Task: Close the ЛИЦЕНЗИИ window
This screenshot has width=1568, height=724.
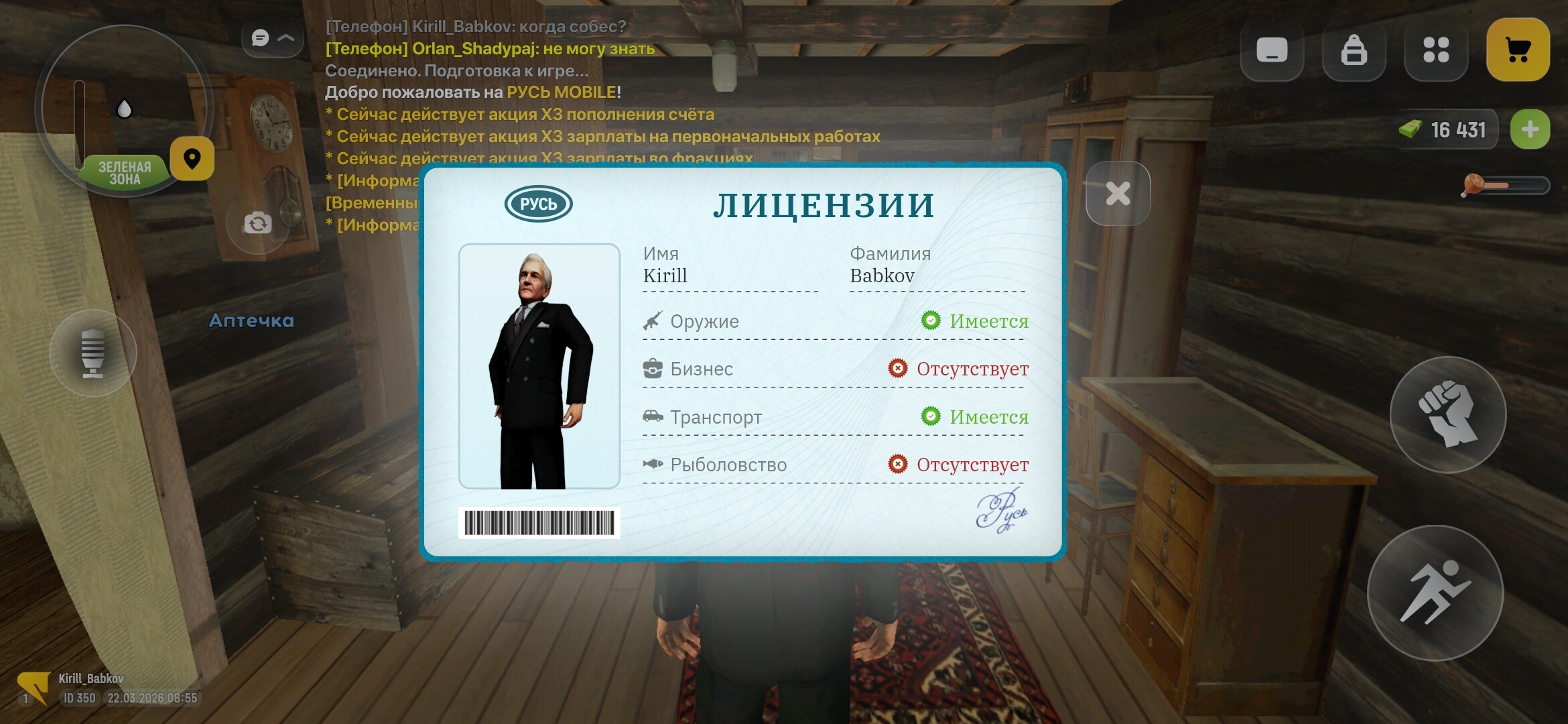Action: pos(1117,192)
